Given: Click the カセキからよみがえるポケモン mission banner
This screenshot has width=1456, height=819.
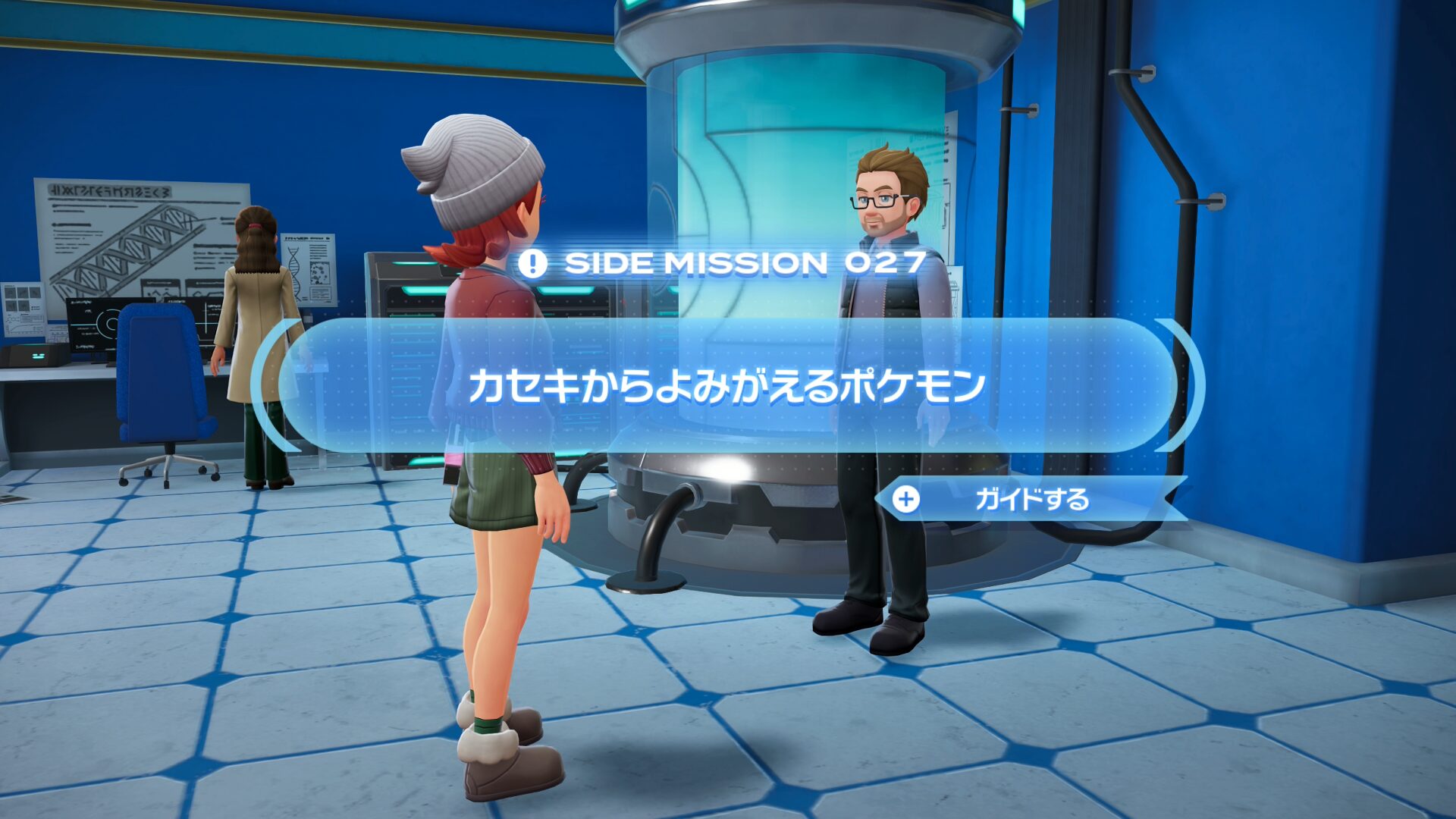Looking at the screenshot, I should pos(726,386).
